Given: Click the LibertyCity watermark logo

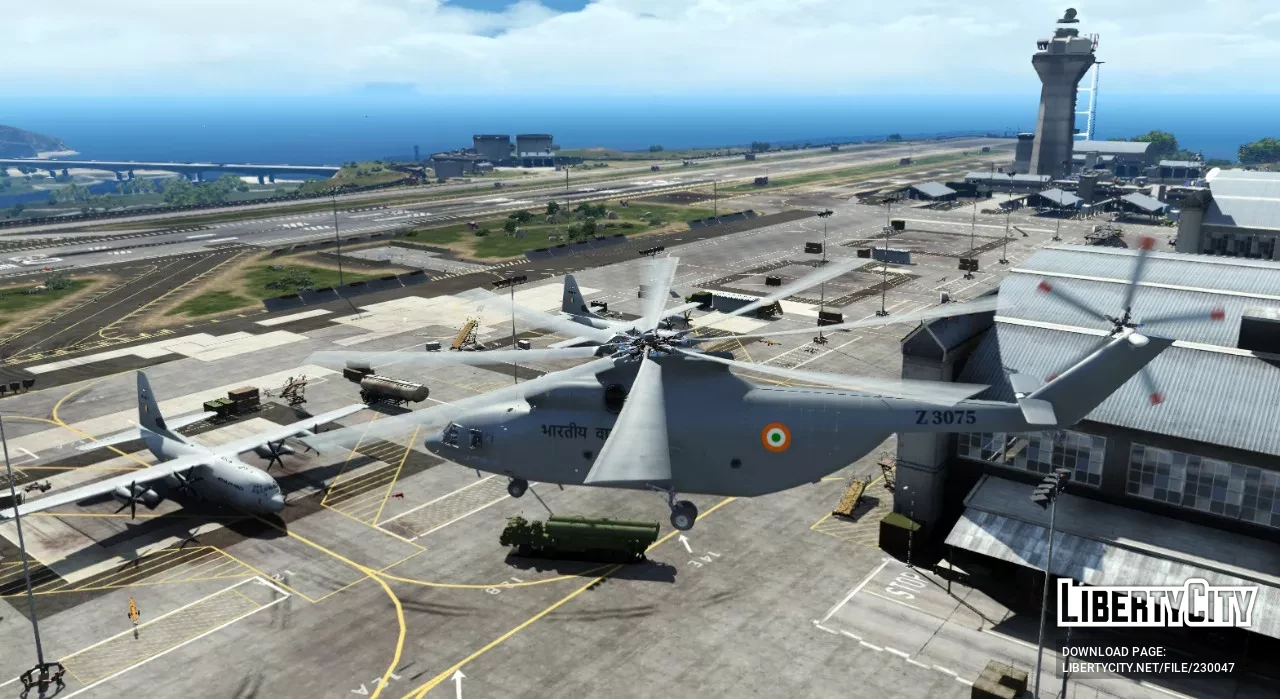Looking at the screenshot, I should pos(1157,605).
